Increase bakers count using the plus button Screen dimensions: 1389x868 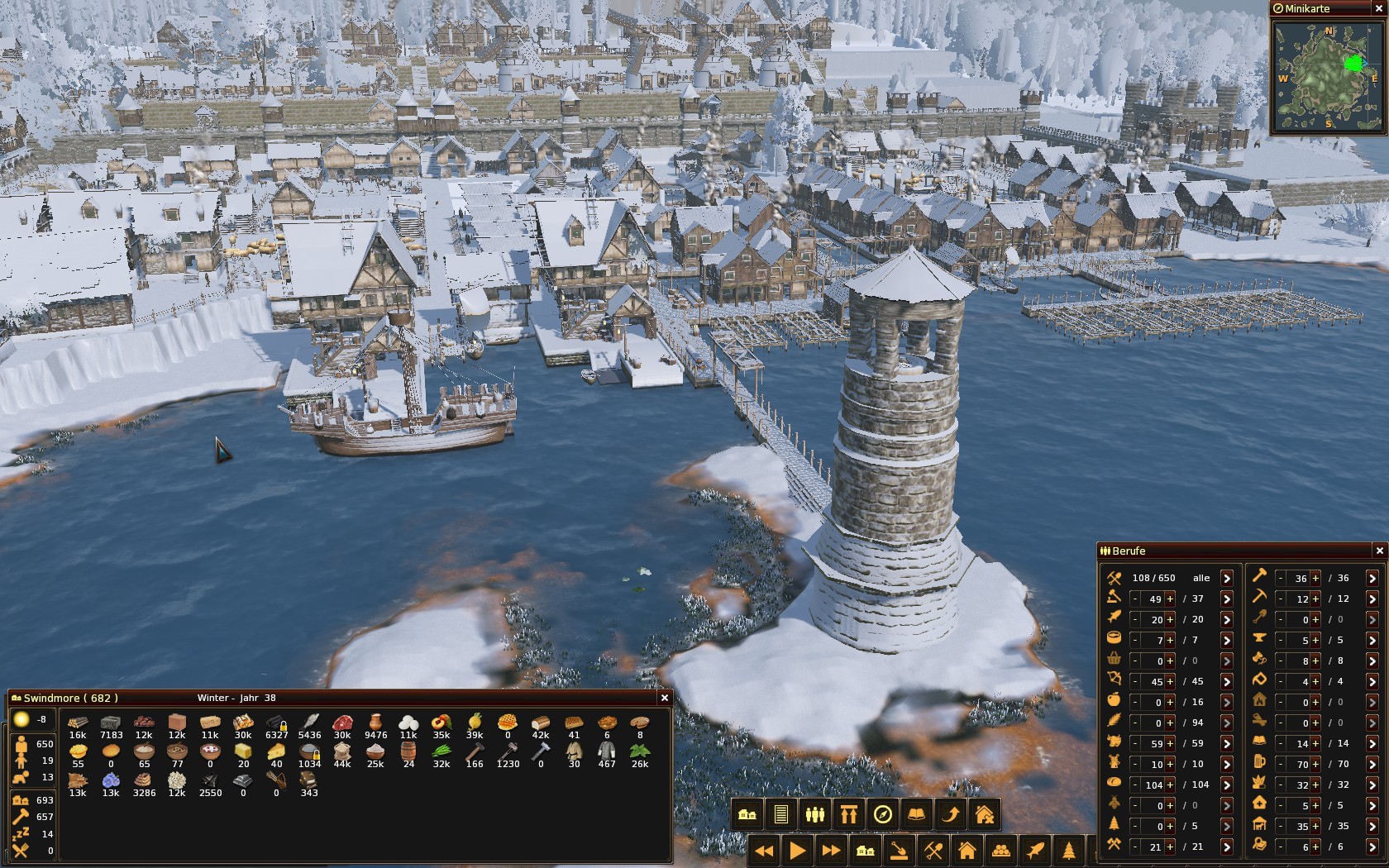pyautogui.click(x=1170, y=785)
